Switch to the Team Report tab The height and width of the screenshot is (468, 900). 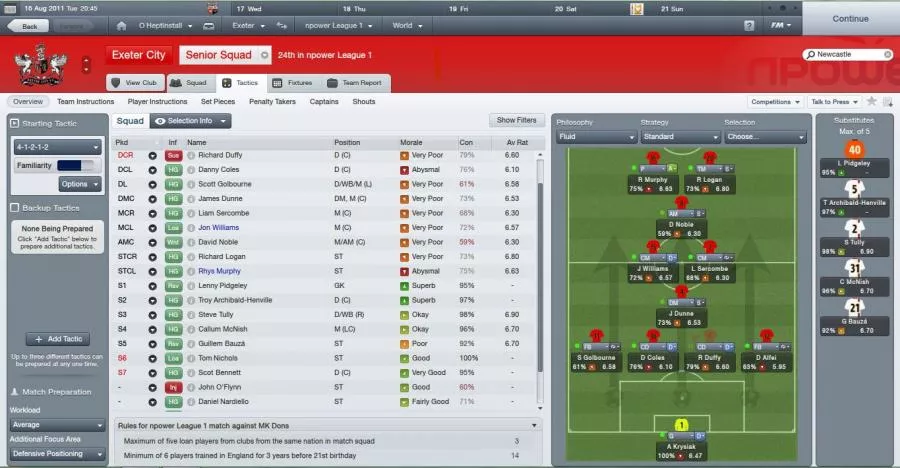click(x=354, y=83)
